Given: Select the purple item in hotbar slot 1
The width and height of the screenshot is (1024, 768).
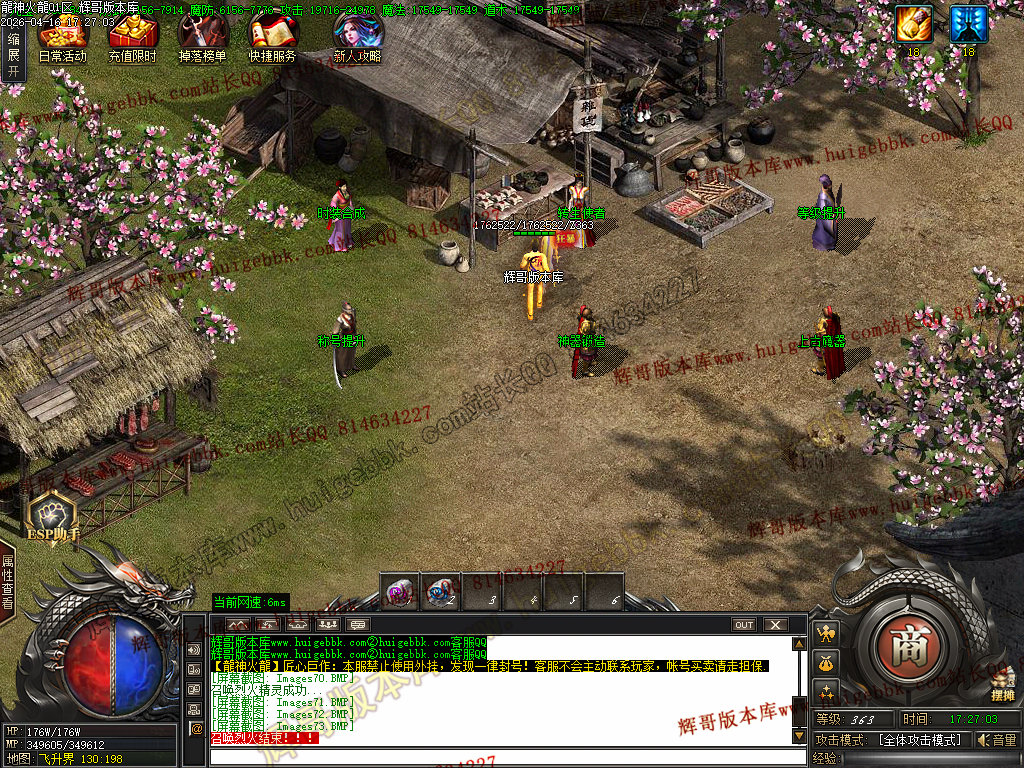Looking at the screenshot, I should pos(400,592).
